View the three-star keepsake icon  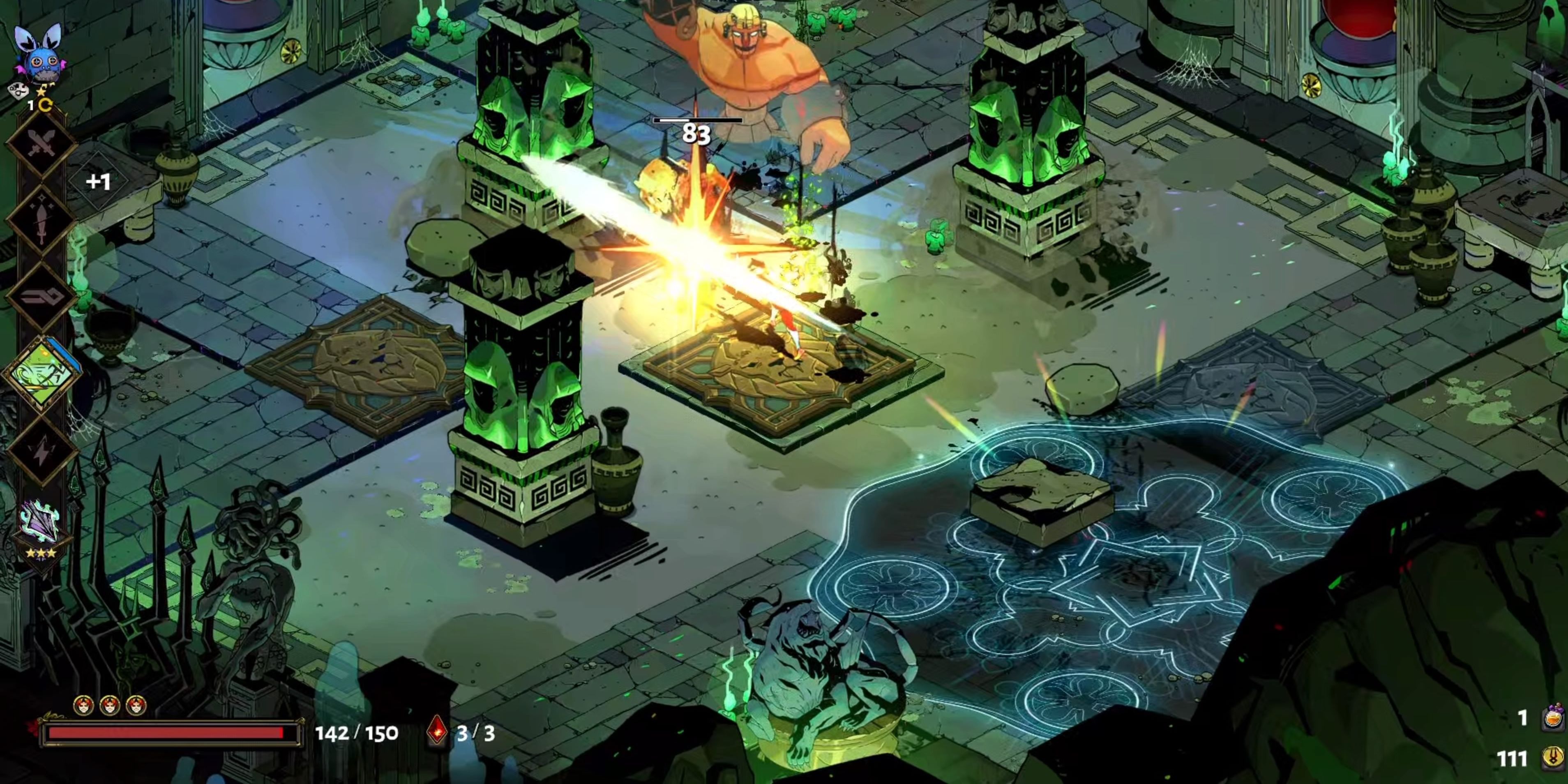coord(40,525)
